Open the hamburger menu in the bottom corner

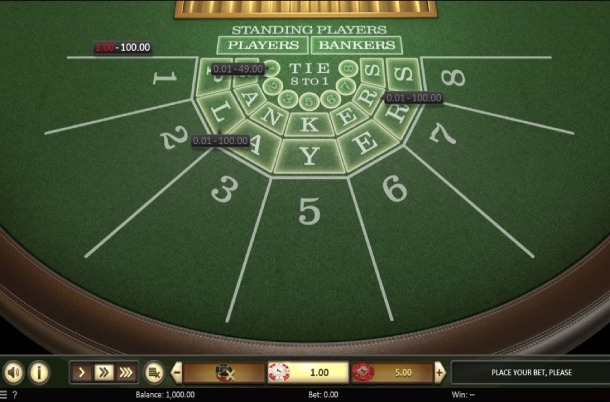click(4, 395)
